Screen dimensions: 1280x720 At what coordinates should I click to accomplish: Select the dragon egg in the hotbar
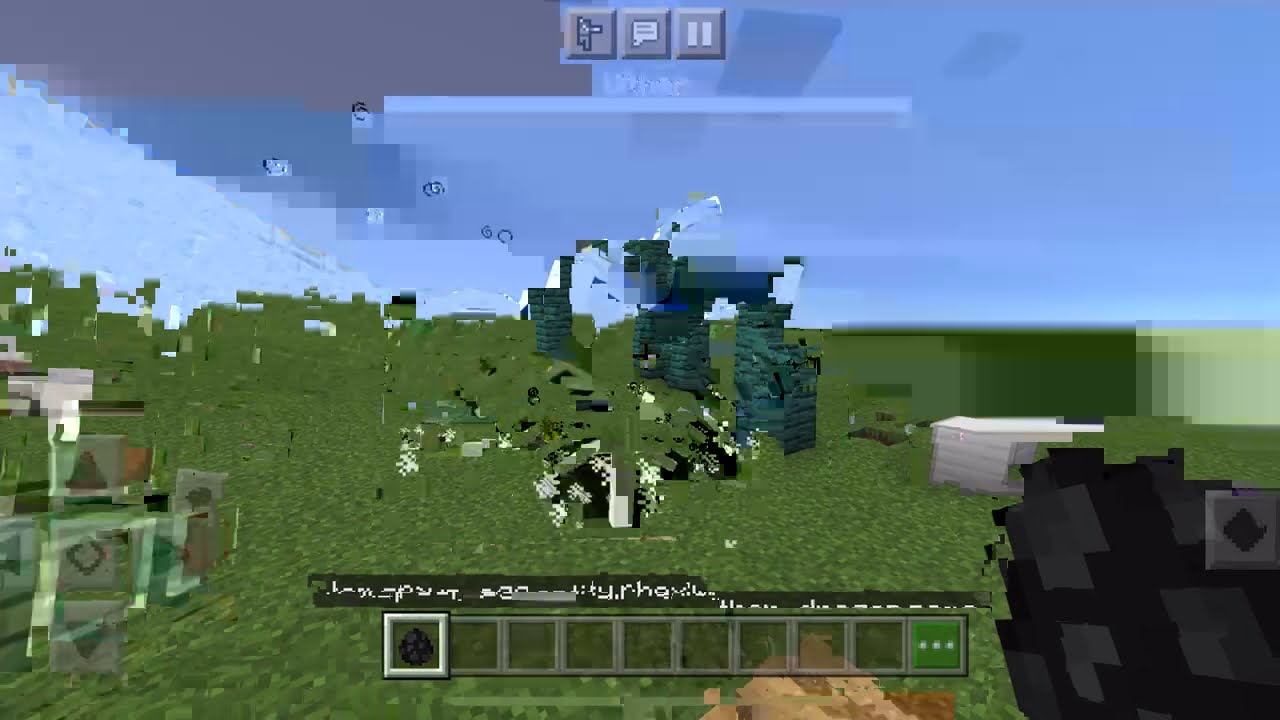tap(415, 647)
